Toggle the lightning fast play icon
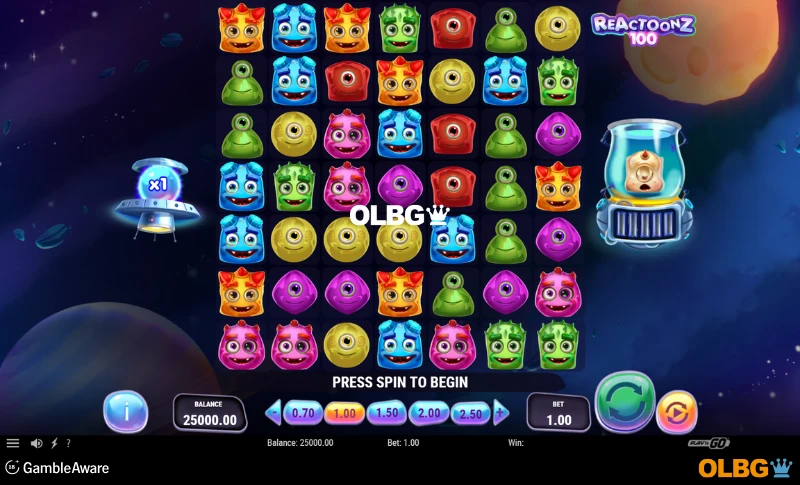 pyautogui.click(x=54, y=443)
